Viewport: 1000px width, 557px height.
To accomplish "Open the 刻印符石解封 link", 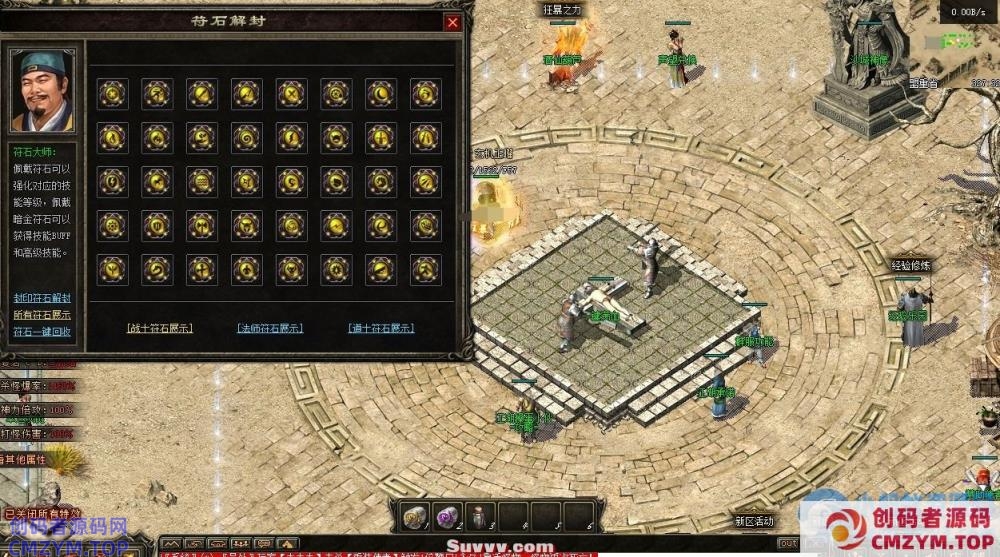I will tap(42, 298).
